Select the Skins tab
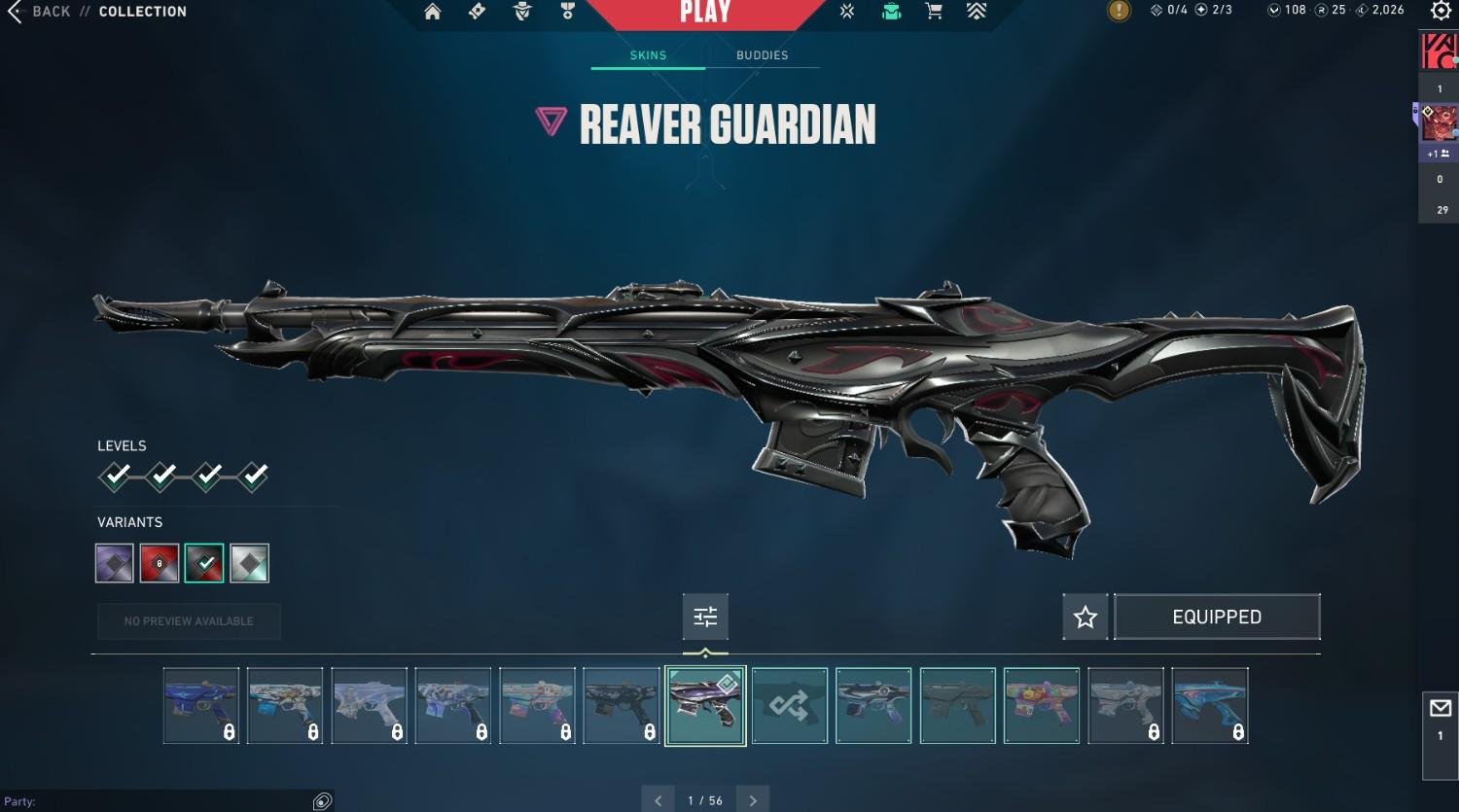This screenshot has width=1459, height=812. (648, 55)
